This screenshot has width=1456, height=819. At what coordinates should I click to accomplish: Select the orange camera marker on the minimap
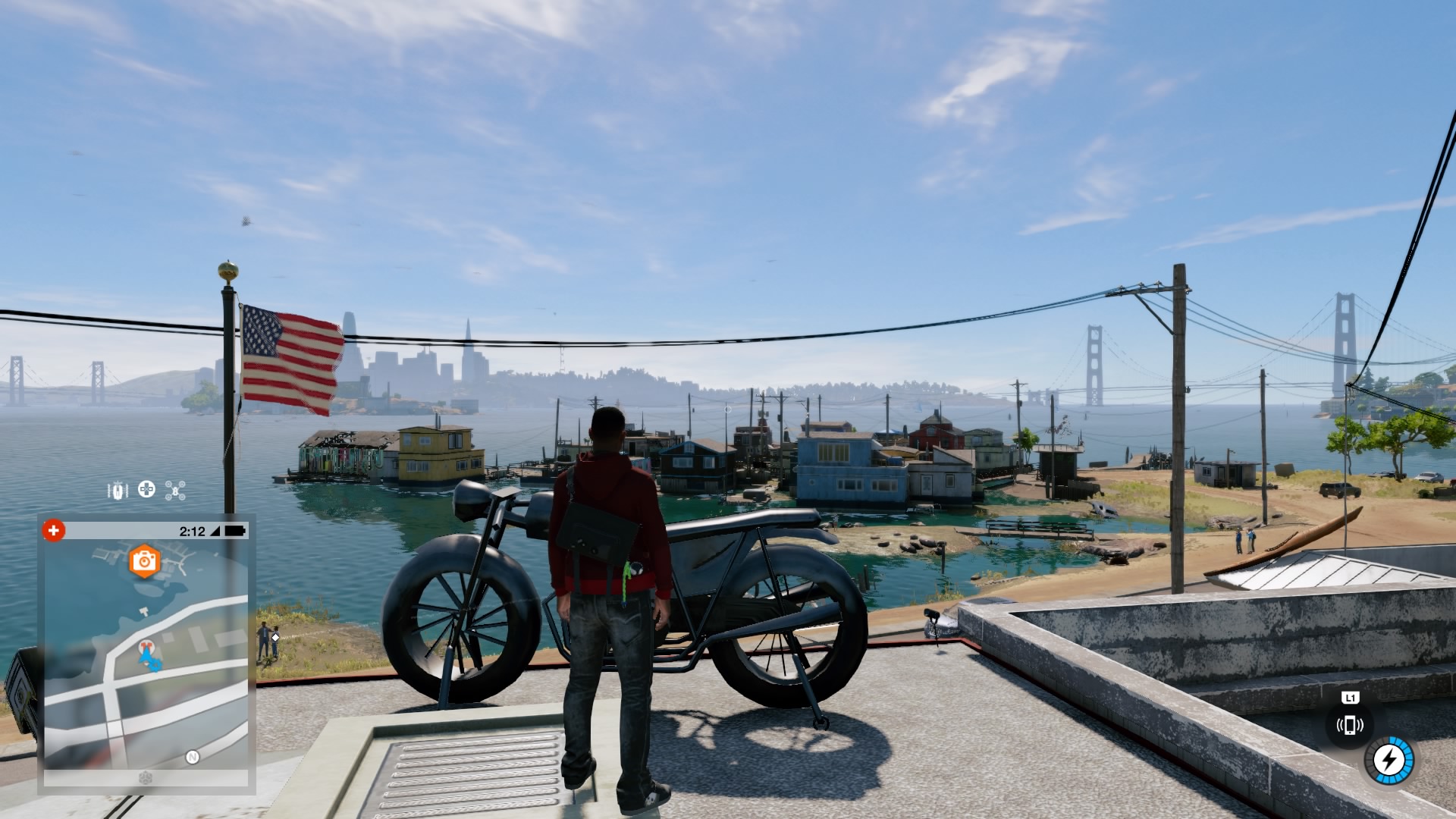tap(144, 561)
